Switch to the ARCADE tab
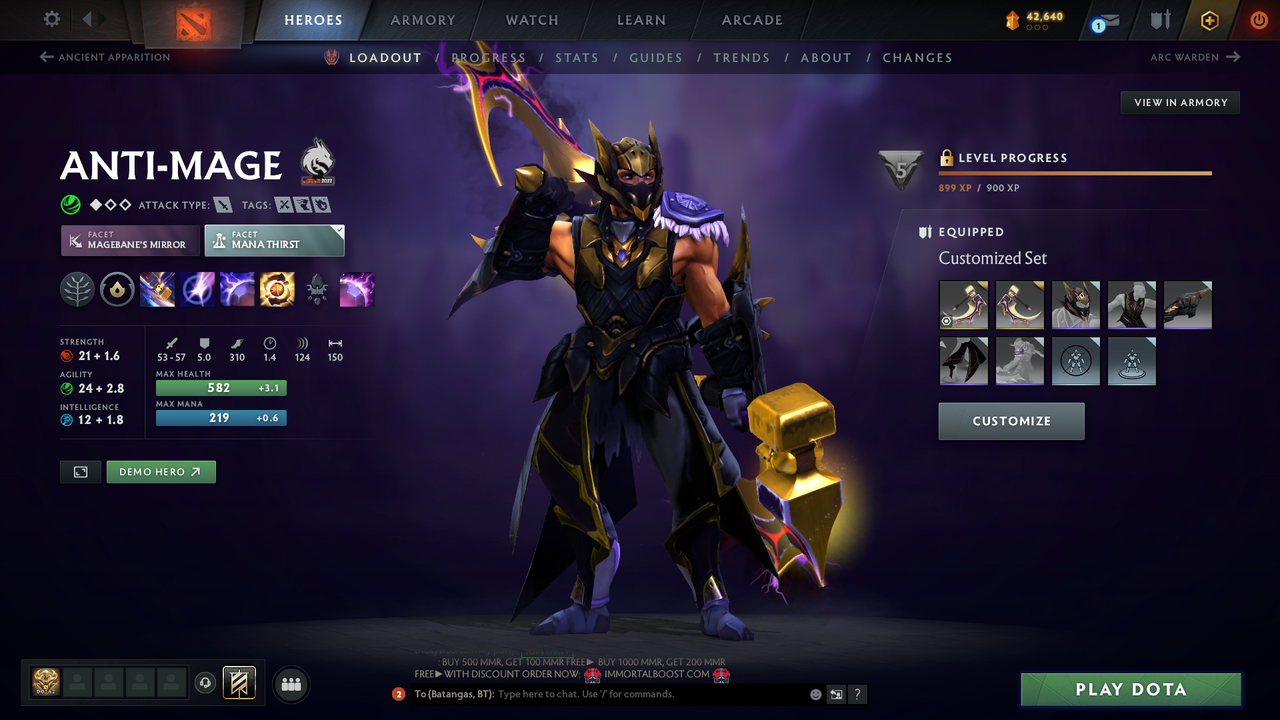 [x=751, y=19]
